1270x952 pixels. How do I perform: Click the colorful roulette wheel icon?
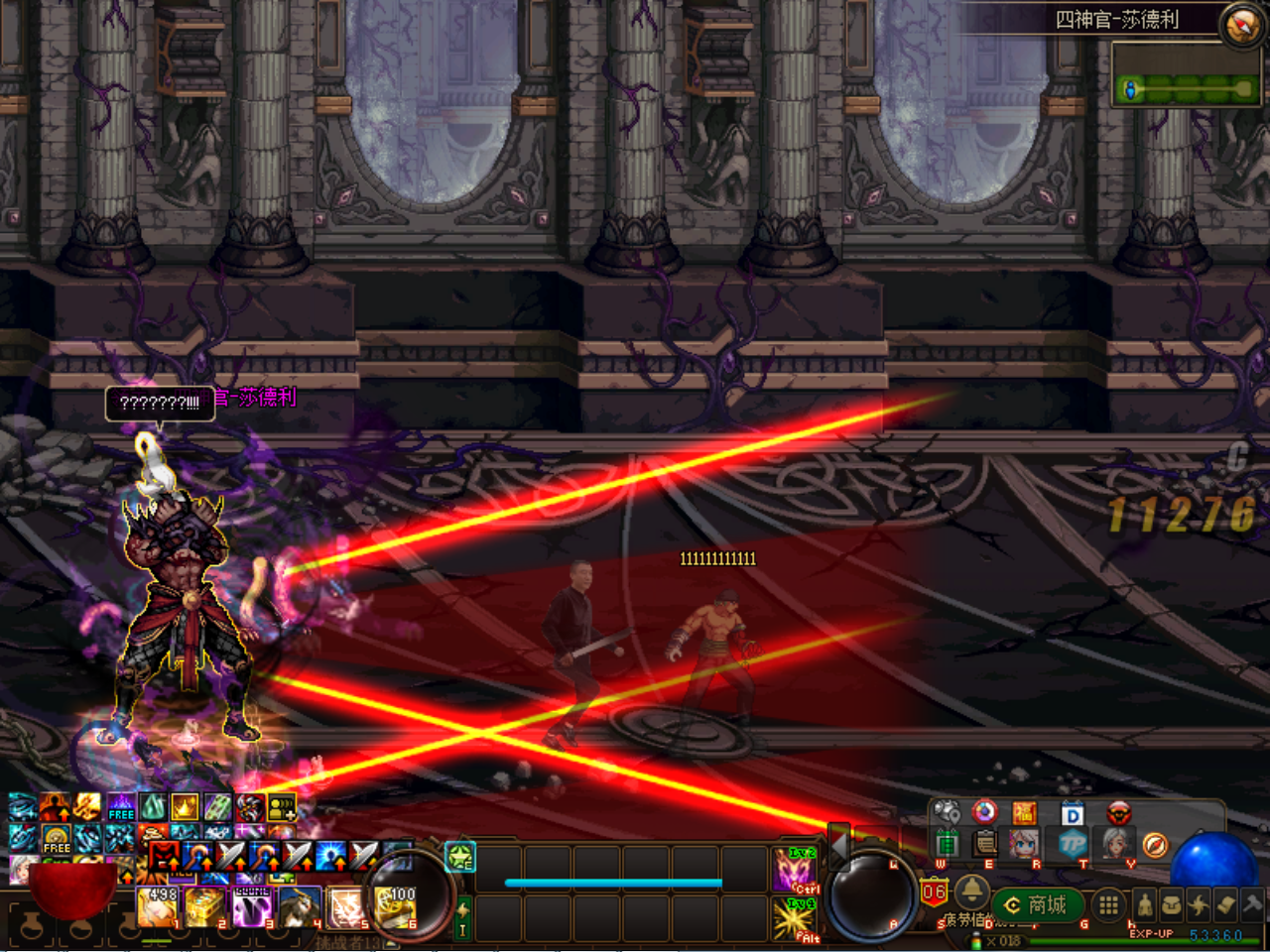click(984, 813)
